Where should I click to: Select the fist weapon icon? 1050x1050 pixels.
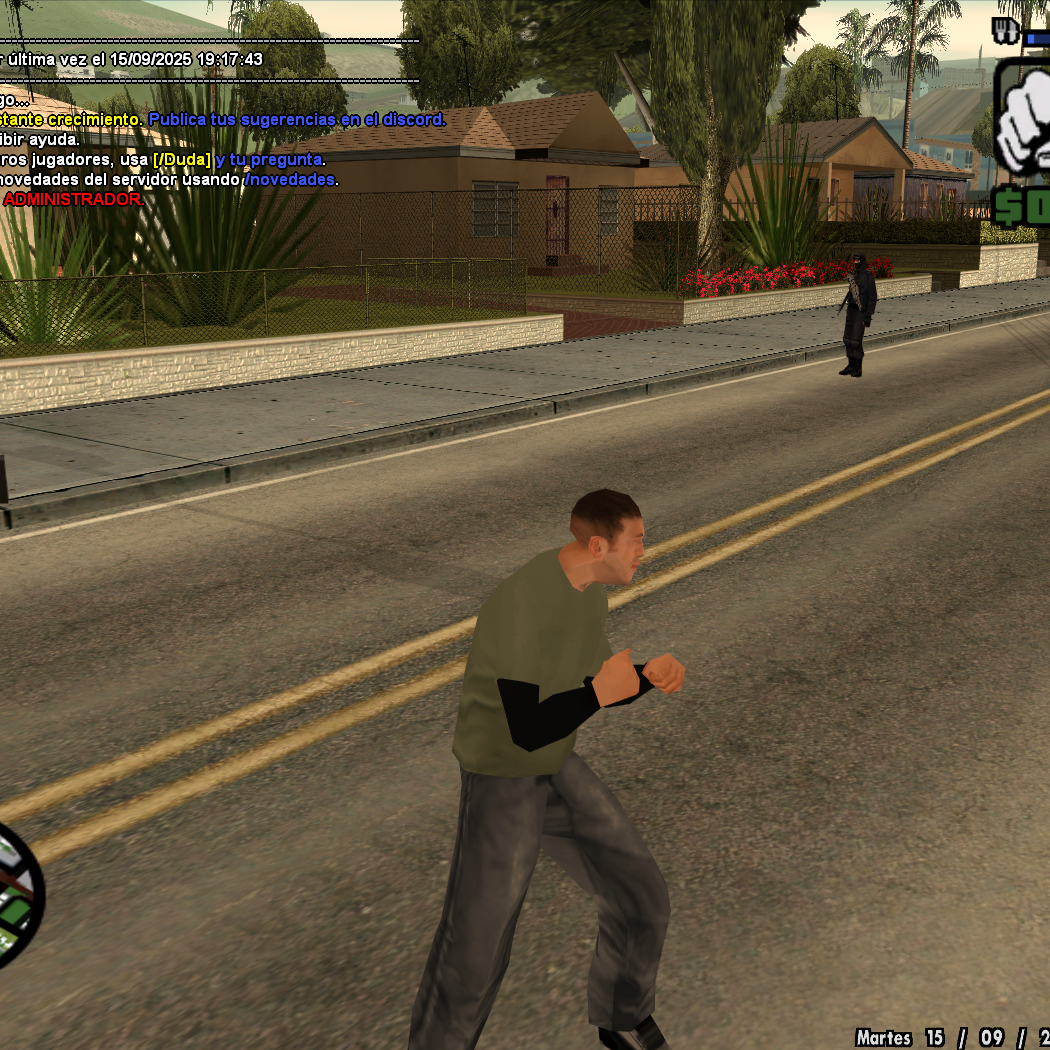pos(1022,123)
